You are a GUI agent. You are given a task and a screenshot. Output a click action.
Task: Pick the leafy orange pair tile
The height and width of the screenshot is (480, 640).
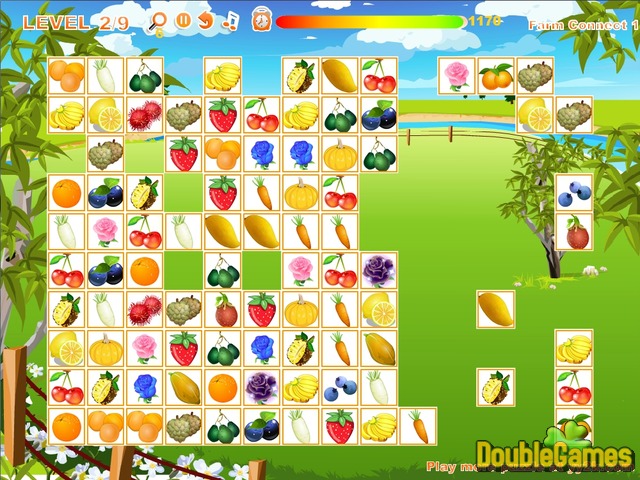click(x=496, y=76)
